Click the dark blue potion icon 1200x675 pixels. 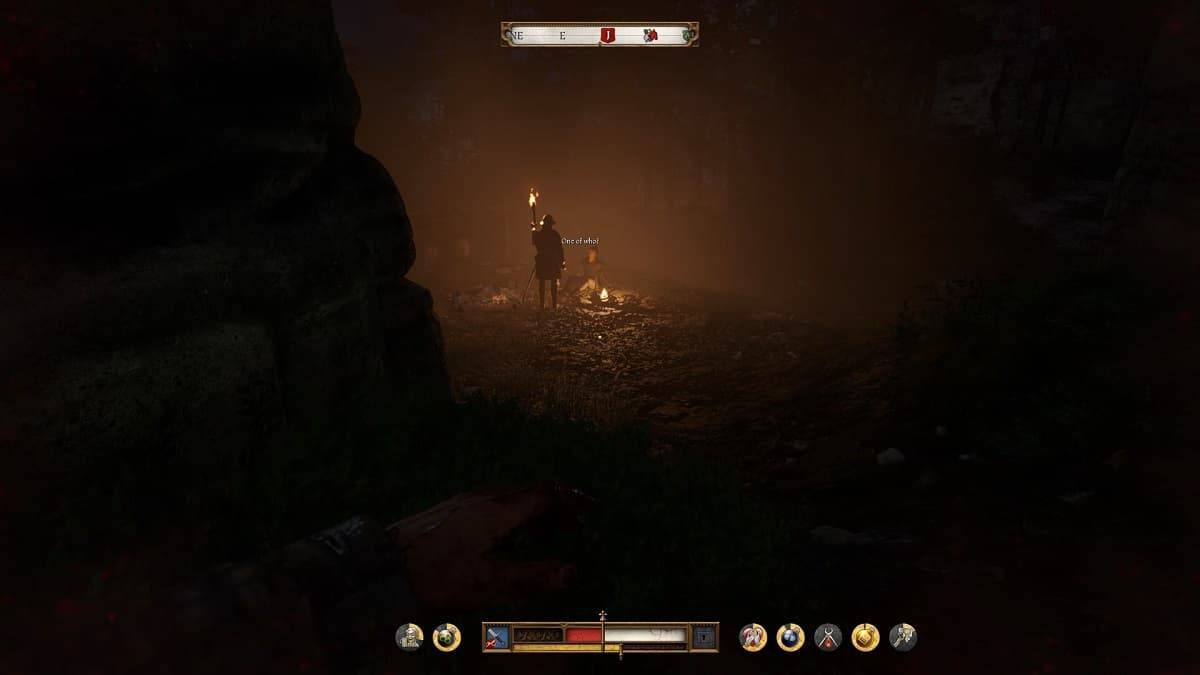pyautogui.click(x=790, y=637)
